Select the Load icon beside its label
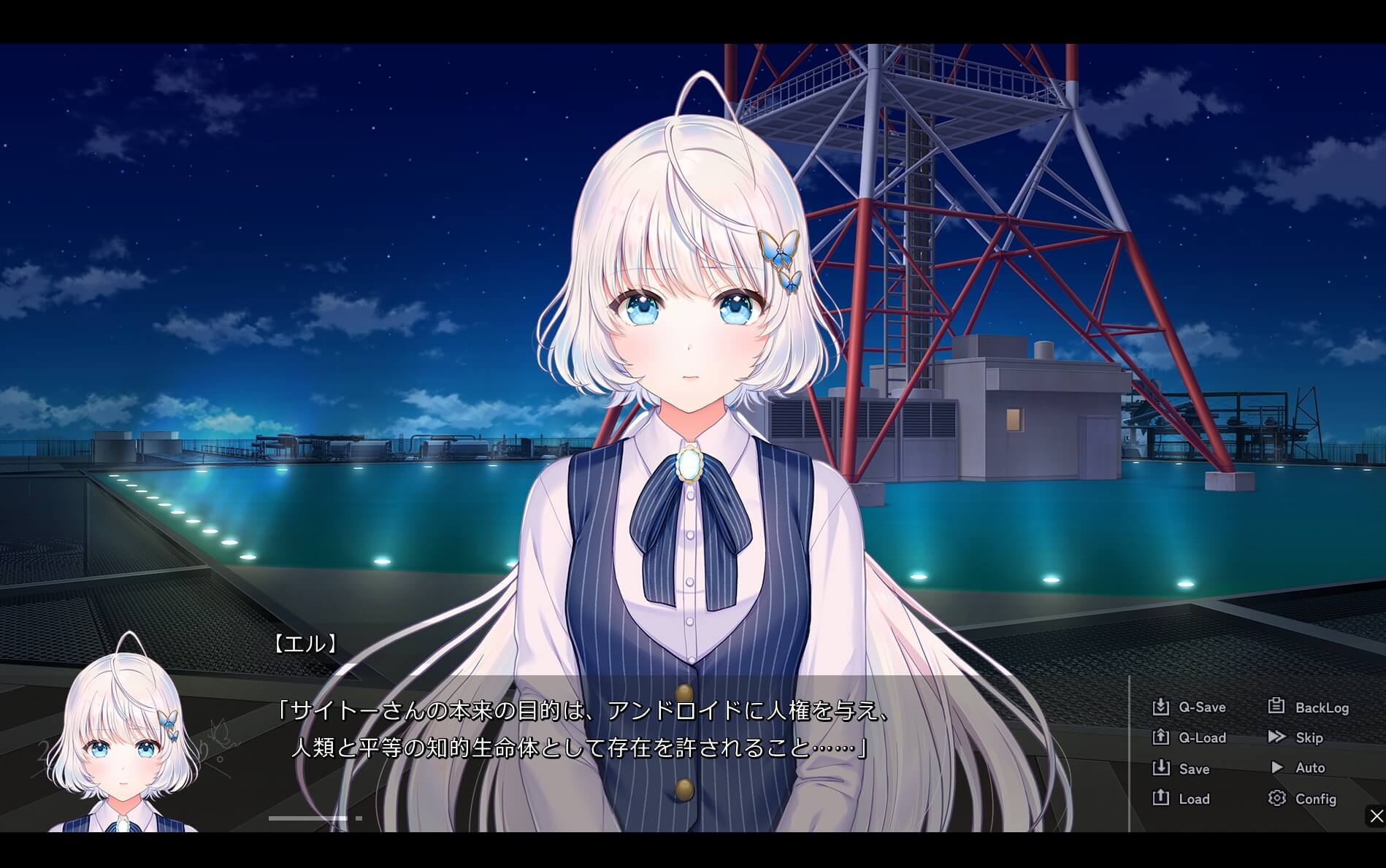Image resolution: width=1386 pixels, height=868 pixels. (1161, 799)
